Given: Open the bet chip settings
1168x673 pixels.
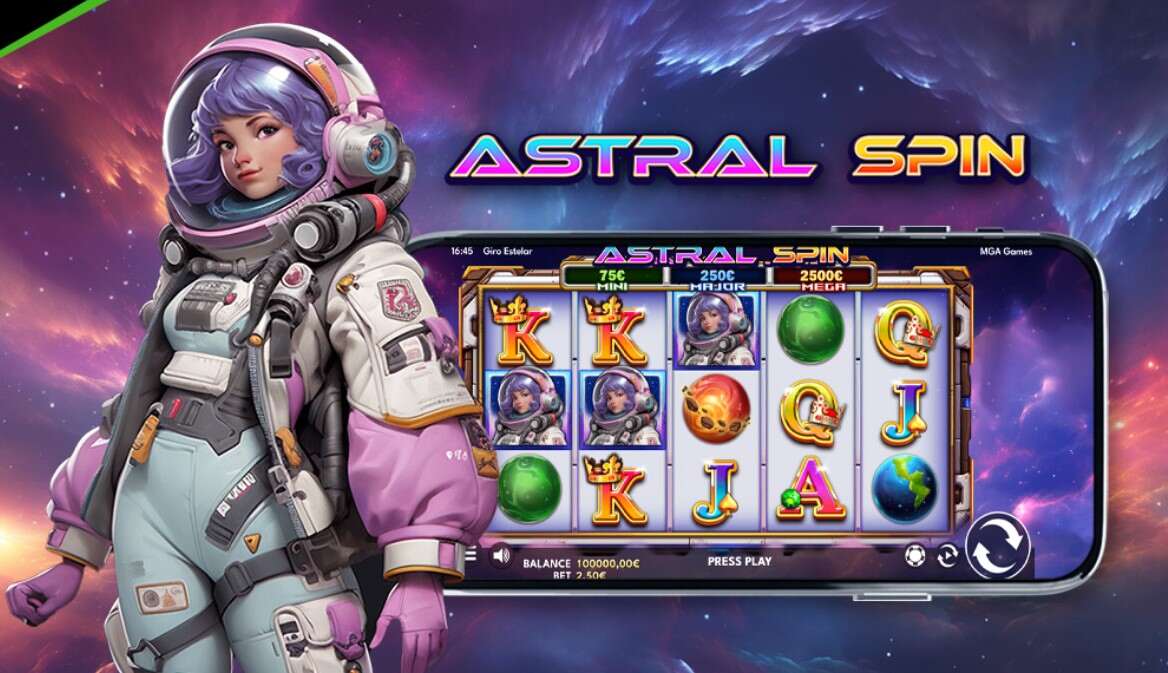Looking at the screenshot, I should (x=914, y=555).
